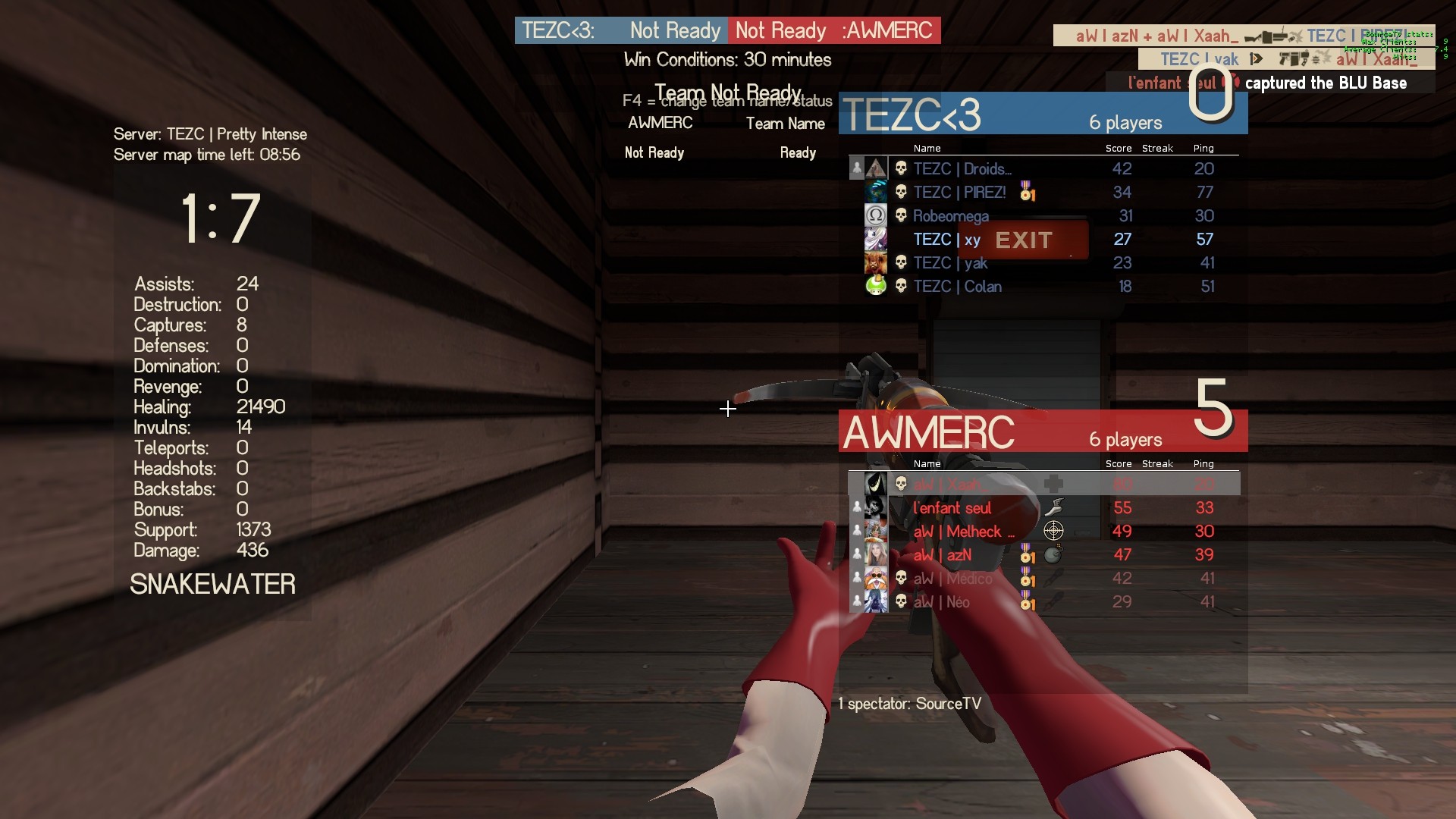Choose aW | Melheck player row

963,532
